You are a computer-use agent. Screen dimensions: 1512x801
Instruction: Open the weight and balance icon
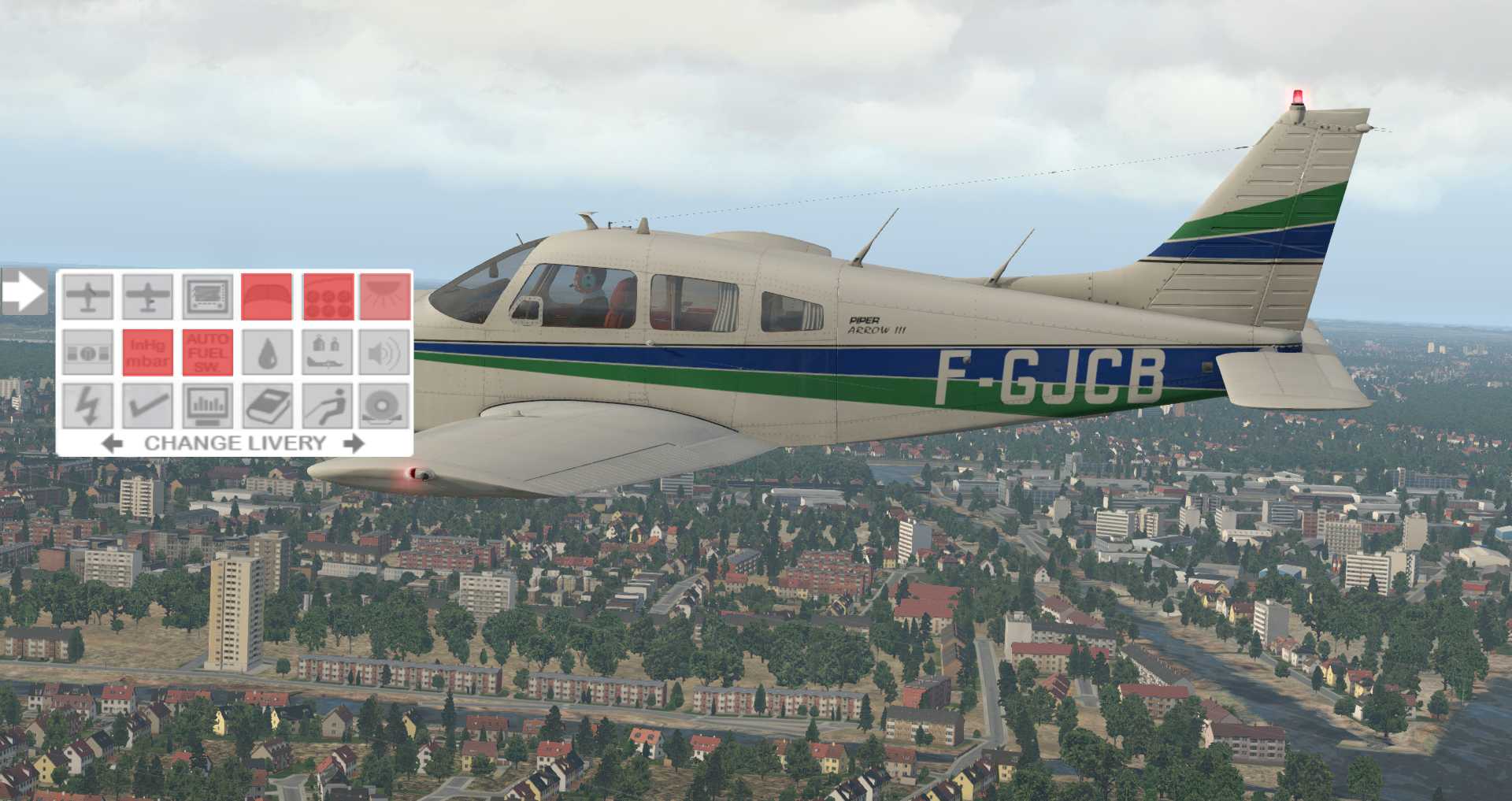click(x=327, y=352)
